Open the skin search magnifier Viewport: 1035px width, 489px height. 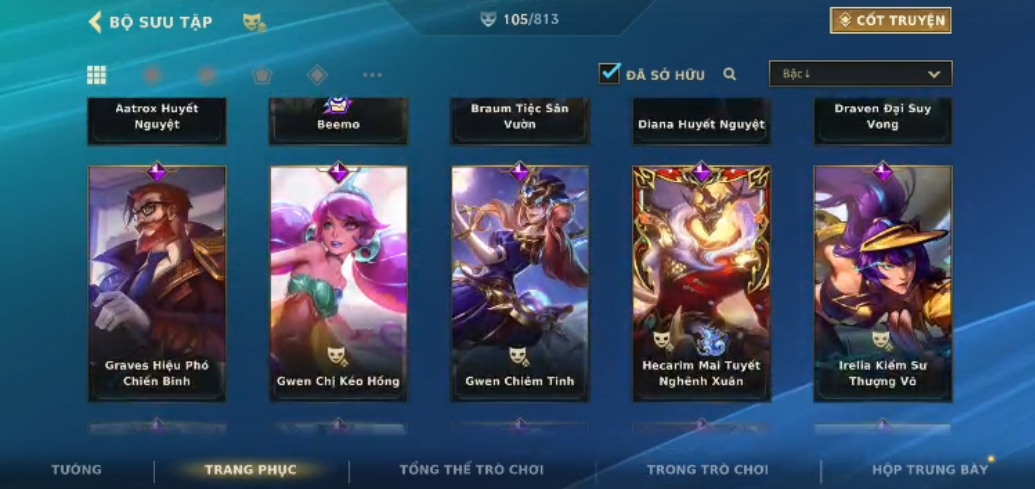[730, 74]
